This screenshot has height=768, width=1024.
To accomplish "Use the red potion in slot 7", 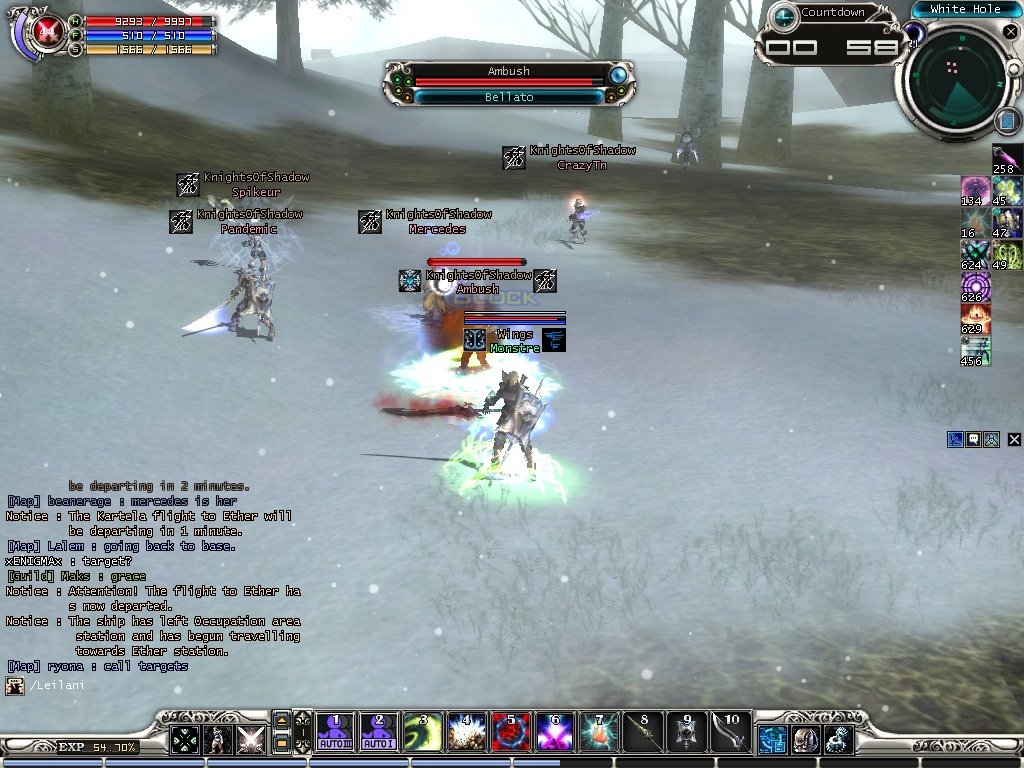I will click(598, 732).
